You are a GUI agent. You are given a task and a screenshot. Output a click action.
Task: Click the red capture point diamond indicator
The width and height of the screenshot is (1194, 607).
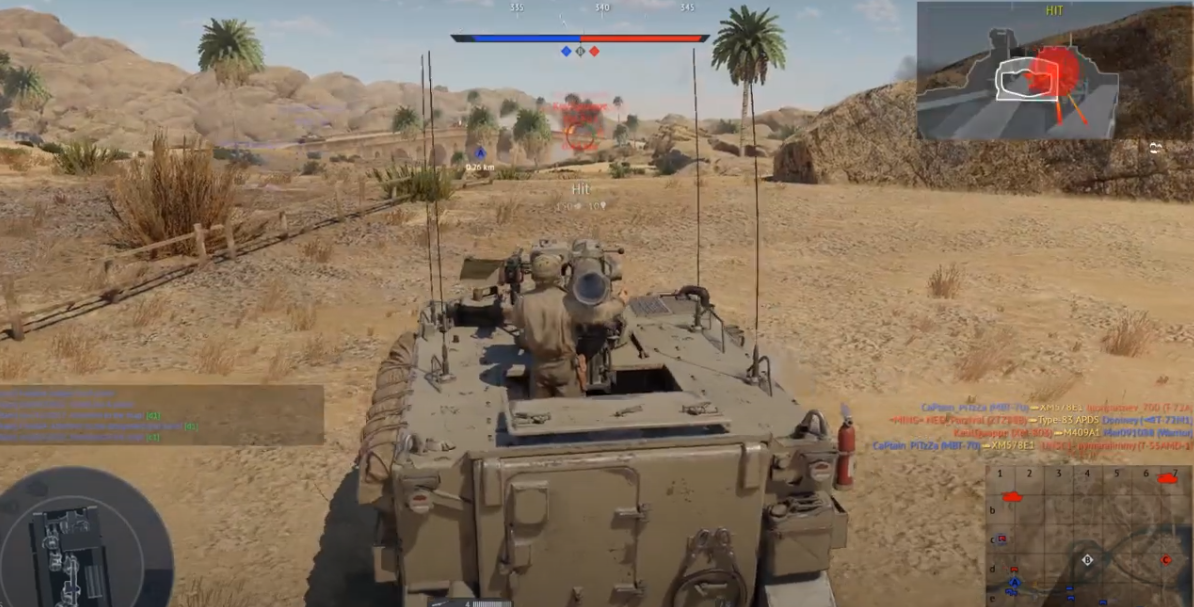[594, 51]
